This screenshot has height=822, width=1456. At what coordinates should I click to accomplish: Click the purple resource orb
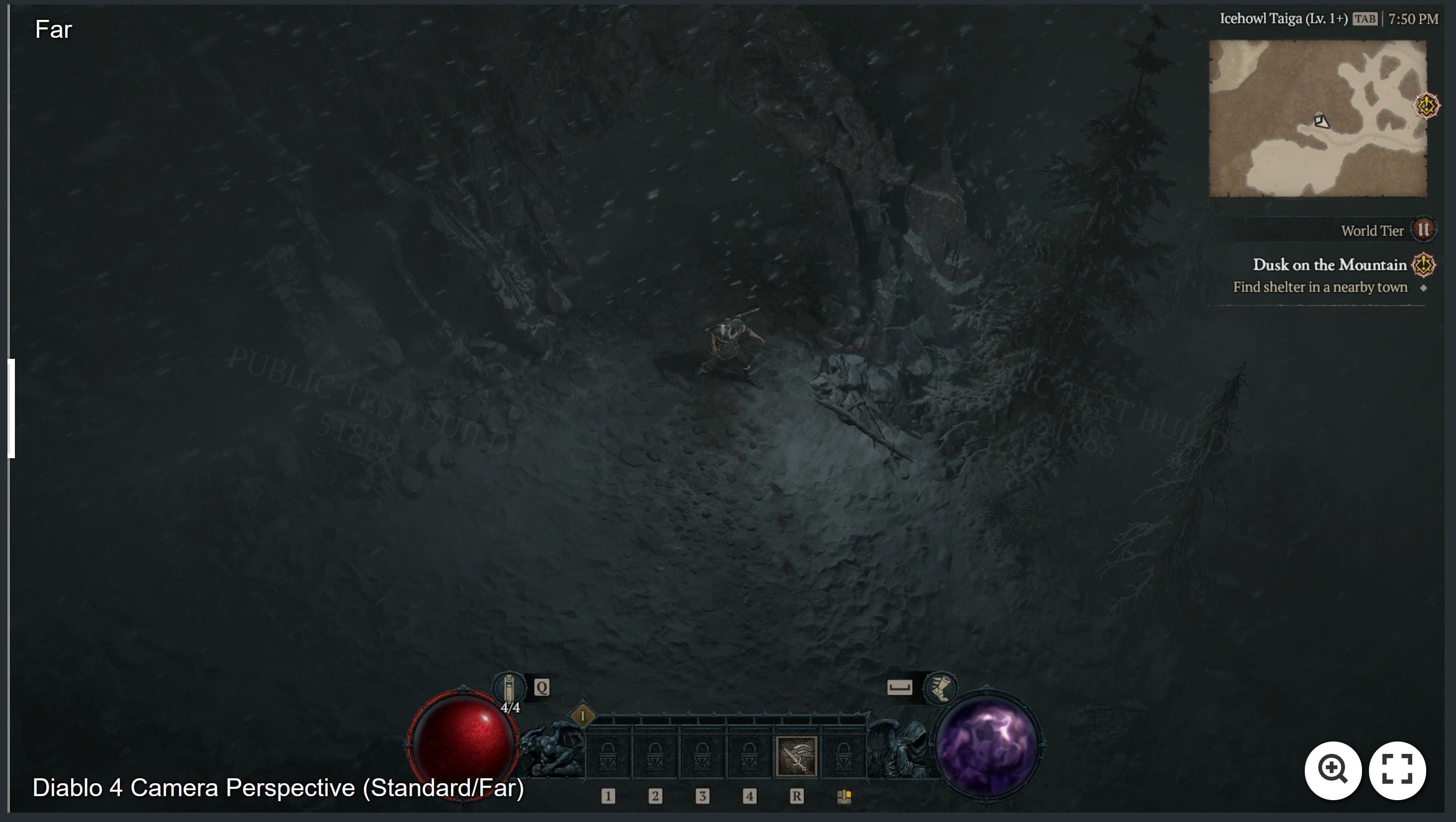[988, 747]
